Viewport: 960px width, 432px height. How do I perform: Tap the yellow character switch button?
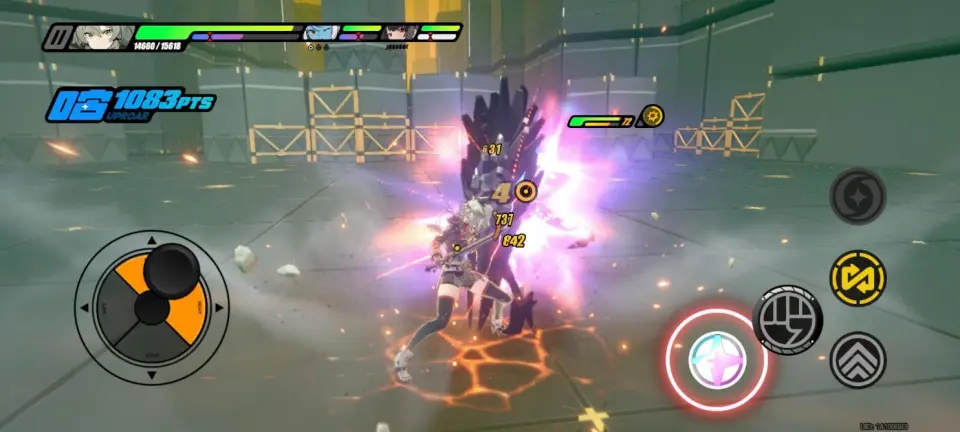[x=858, y=277]
